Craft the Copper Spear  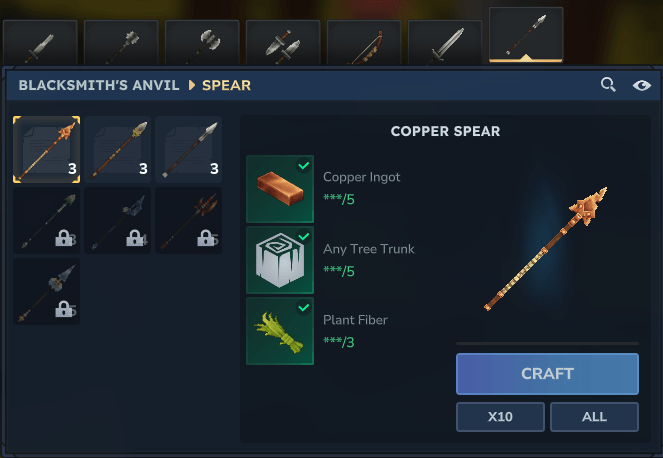(547, 374)
